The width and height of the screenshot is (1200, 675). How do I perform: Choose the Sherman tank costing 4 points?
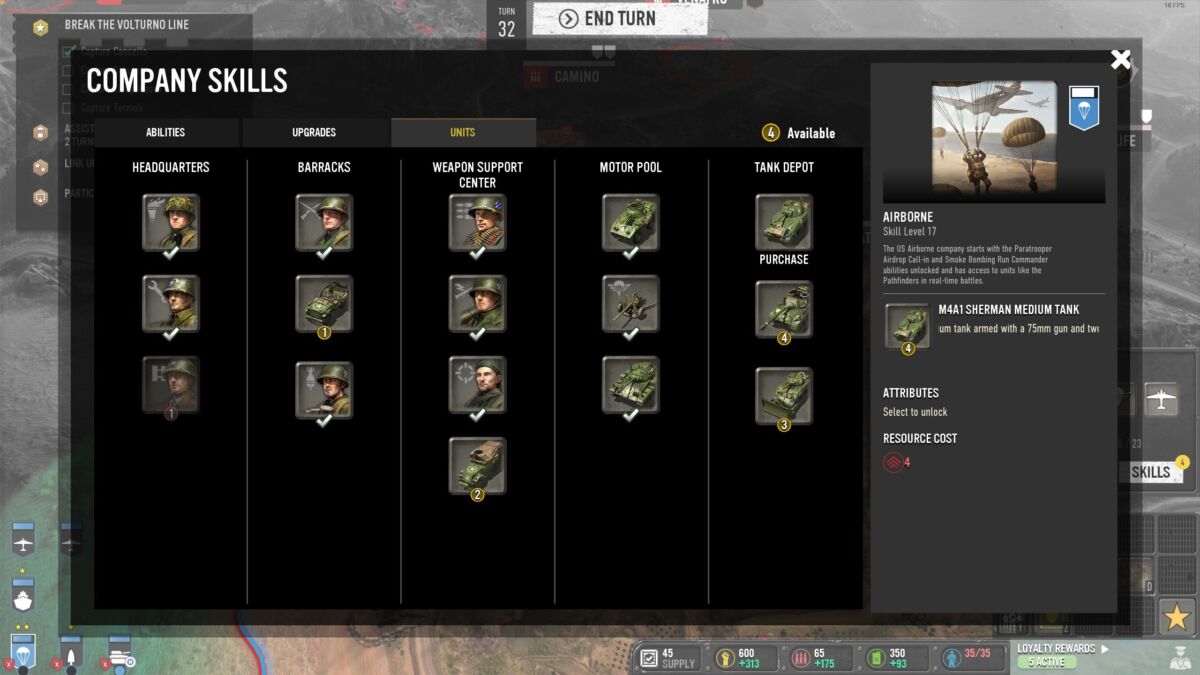pyautogui.click(x=783, y=308)
